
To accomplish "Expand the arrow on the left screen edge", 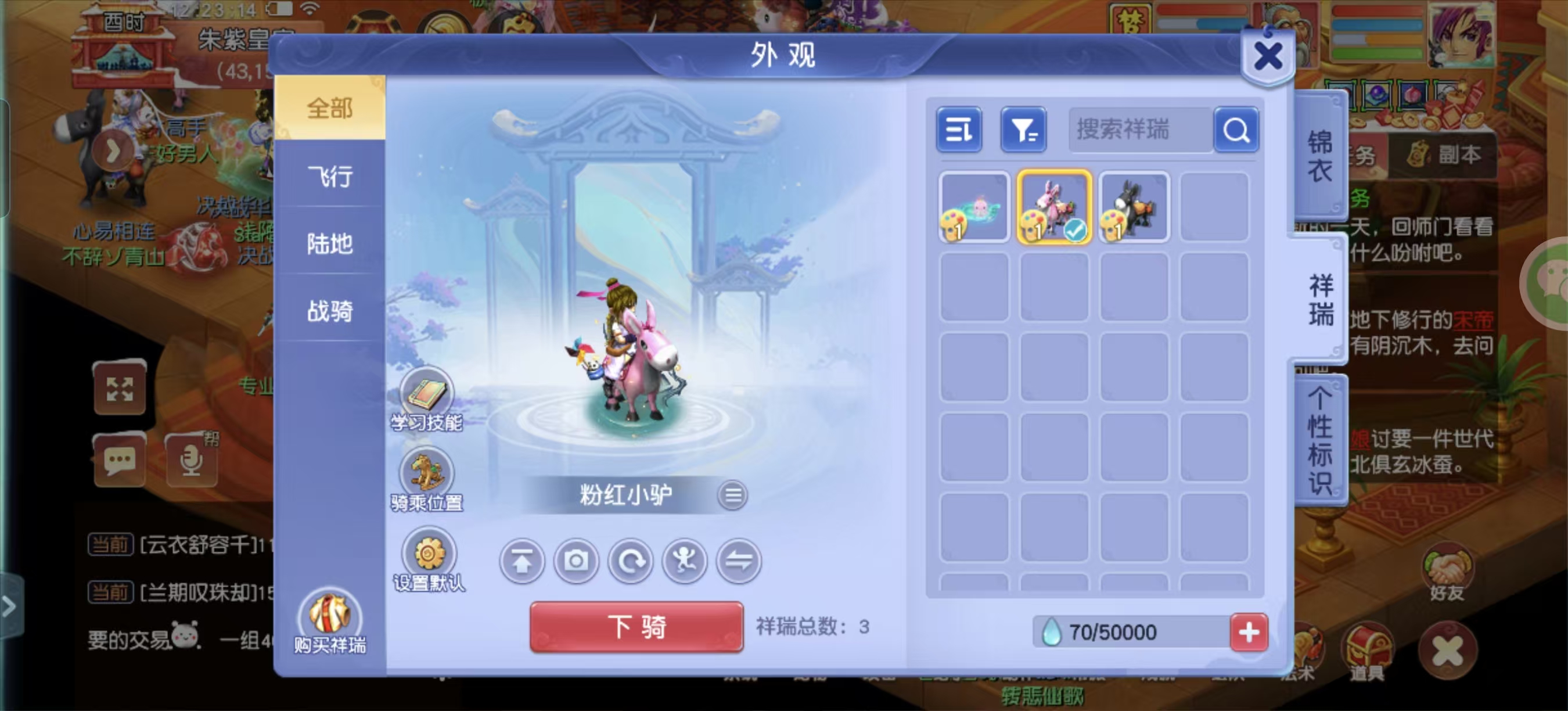I will coord(10,606).
